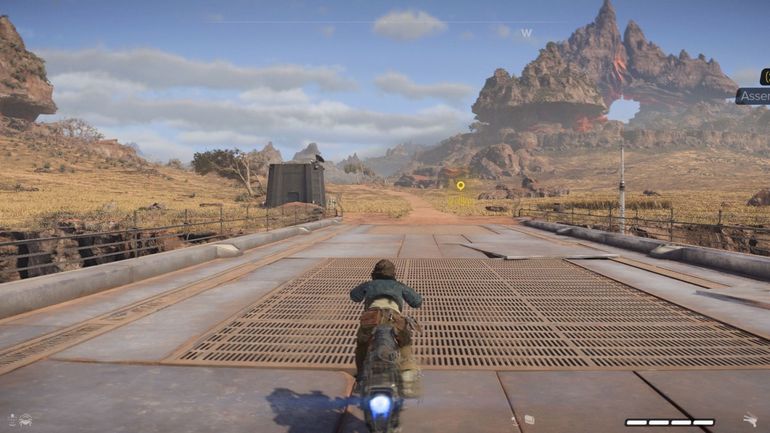Click the compass strip's W heading

click(526, 33)
